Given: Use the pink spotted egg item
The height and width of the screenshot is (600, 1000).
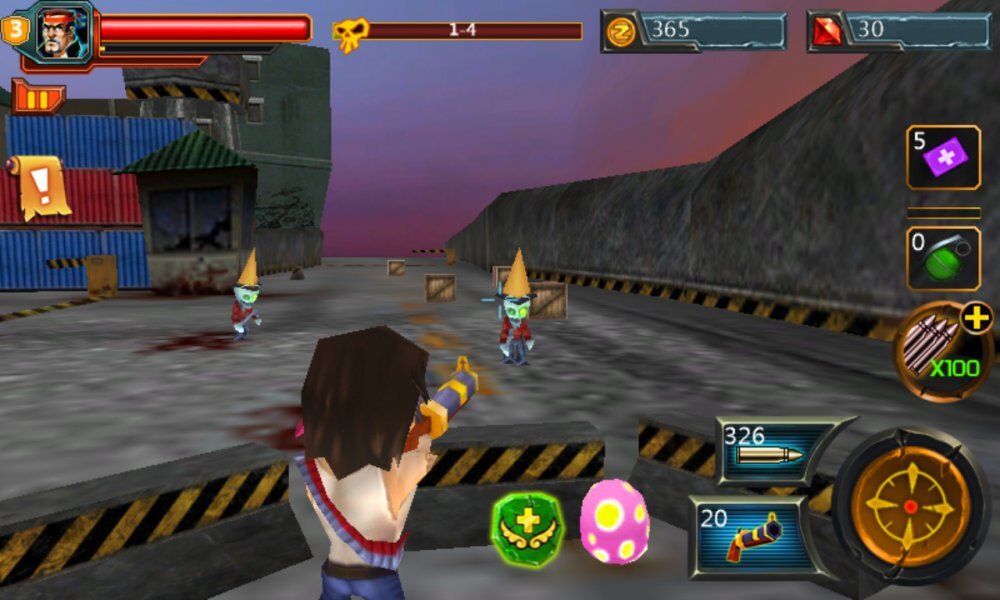Looking at the screenshot, I should tap(614, 521).
